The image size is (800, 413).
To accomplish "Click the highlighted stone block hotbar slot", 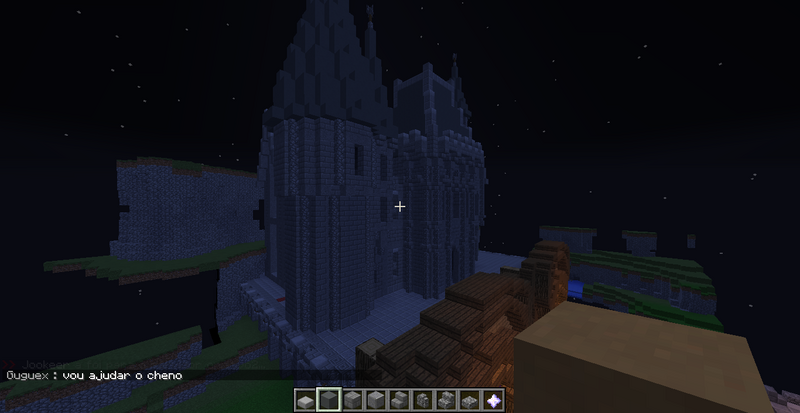I will pos(329,400).
